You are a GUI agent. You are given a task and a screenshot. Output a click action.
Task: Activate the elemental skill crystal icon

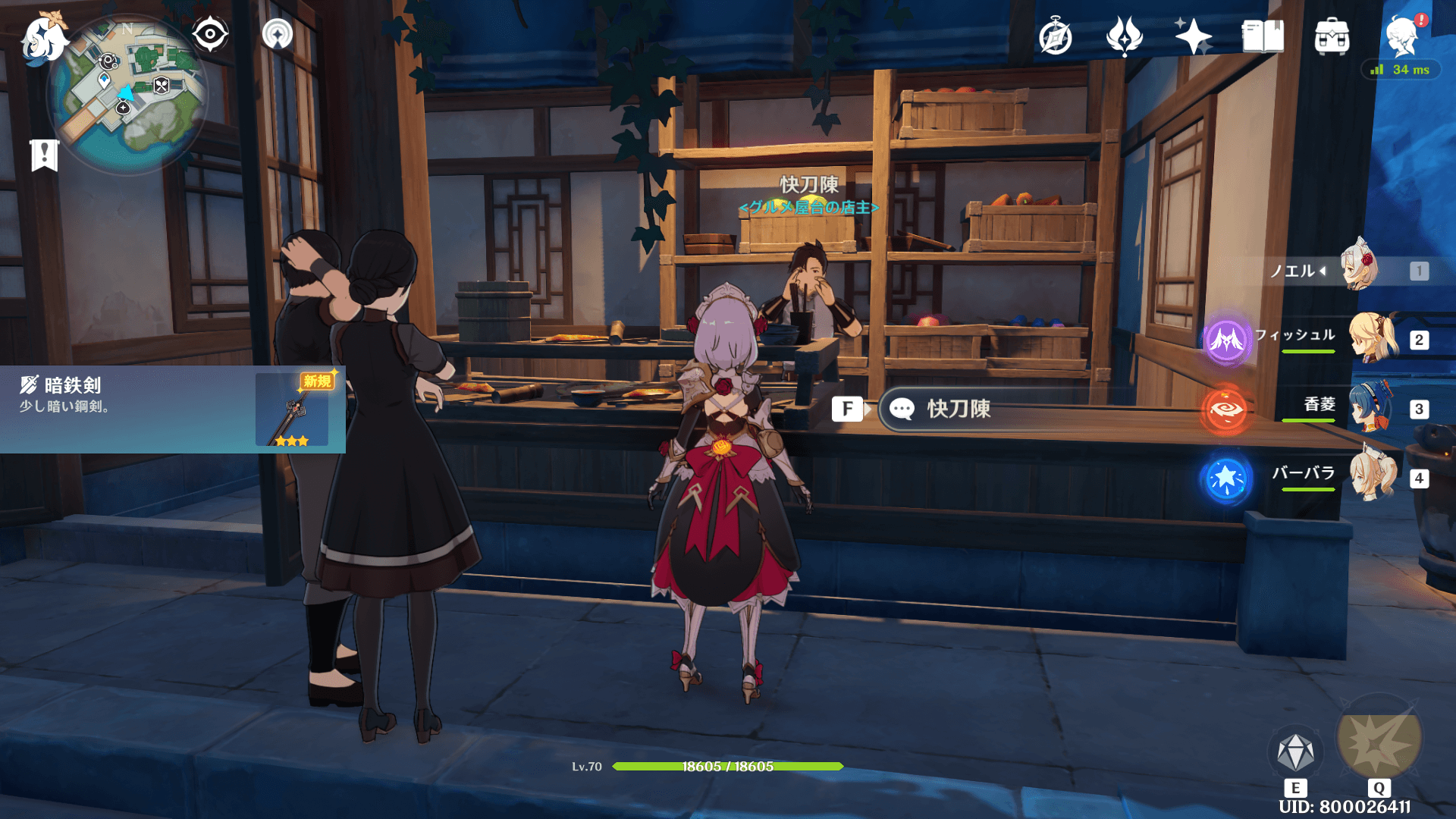point(1295,752)
